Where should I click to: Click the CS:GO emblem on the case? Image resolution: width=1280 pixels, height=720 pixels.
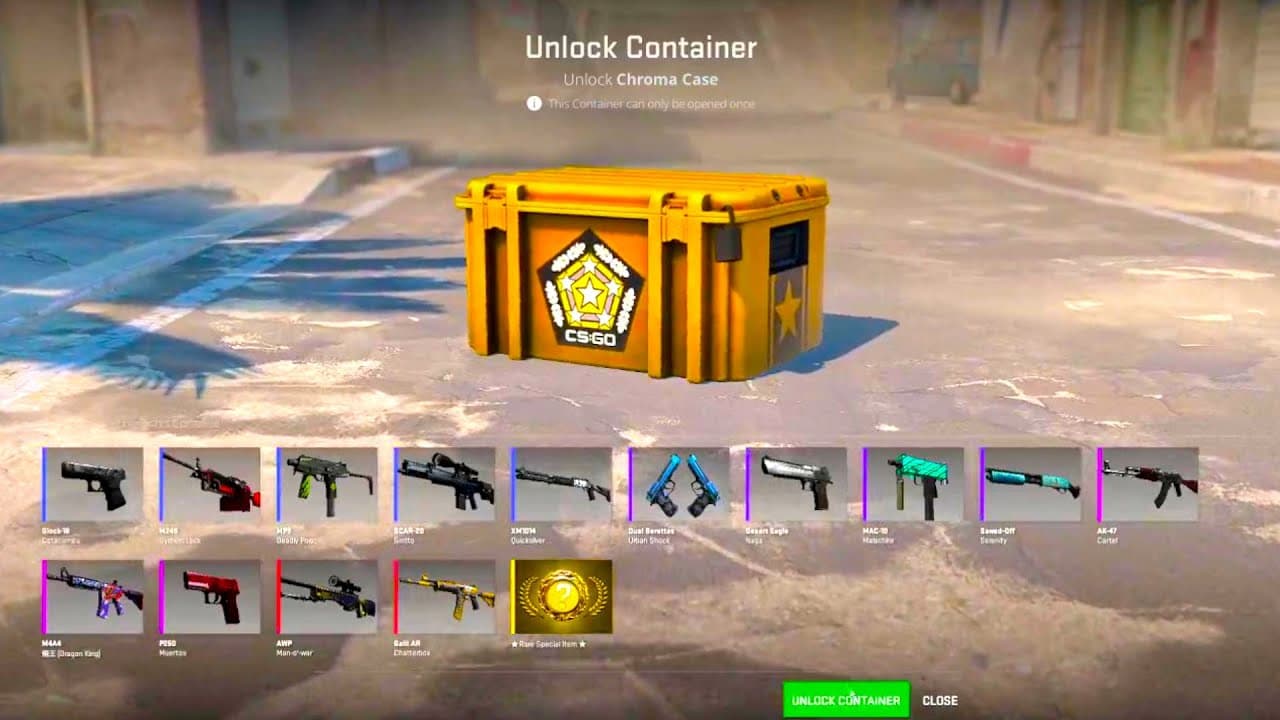click(x=590, y=290)
